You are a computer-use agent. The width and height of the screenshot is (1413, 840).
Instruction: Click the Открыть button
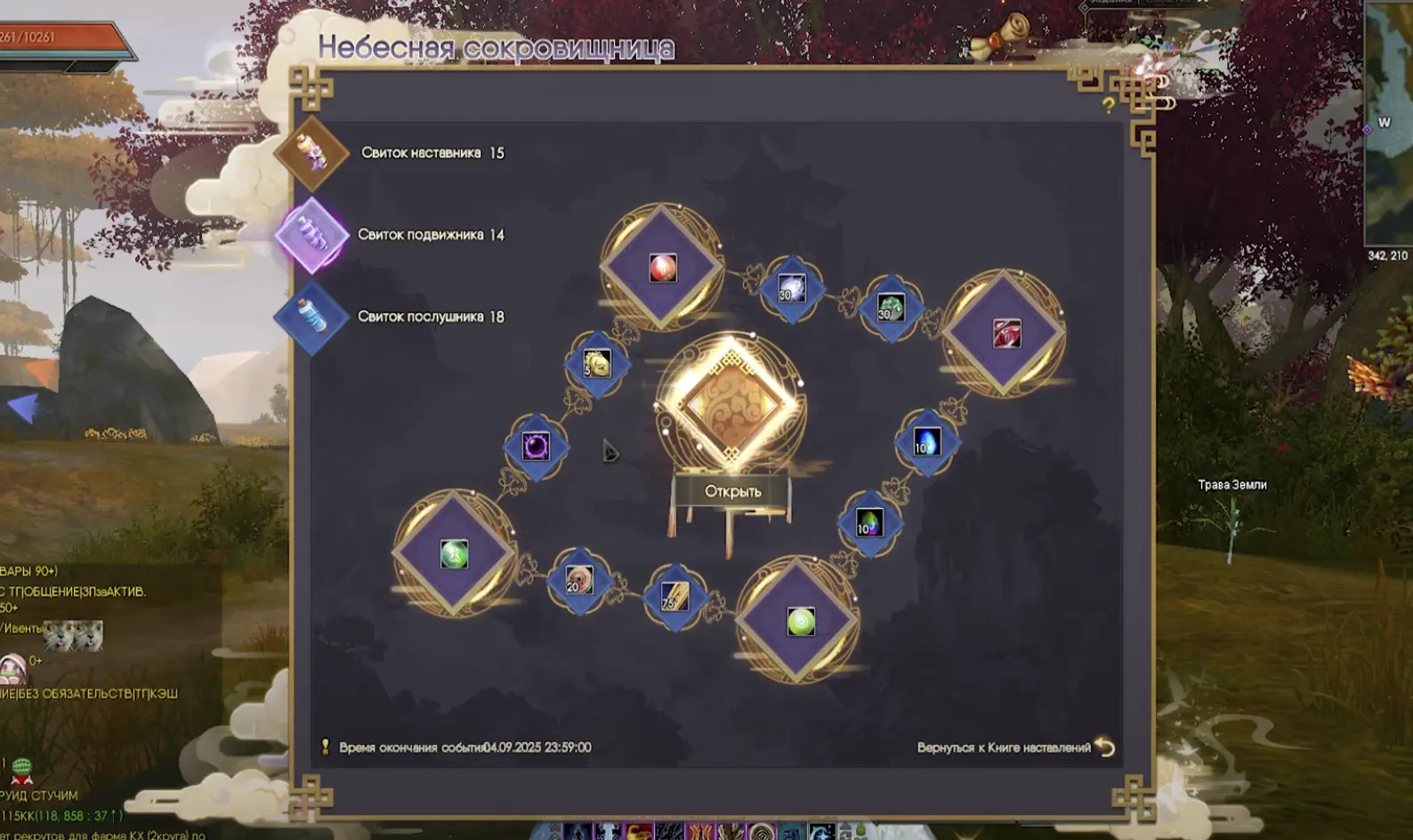click(732, 491)
